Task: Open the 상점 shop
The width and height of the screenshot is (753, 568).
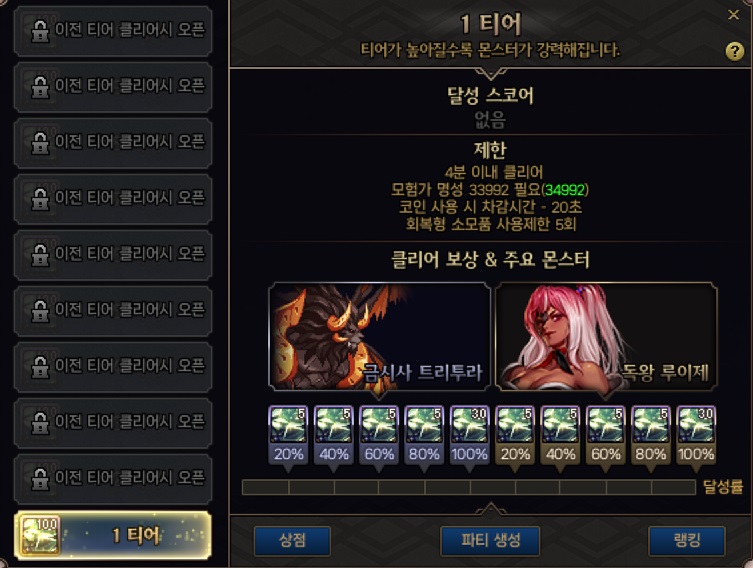Action: 291,541
